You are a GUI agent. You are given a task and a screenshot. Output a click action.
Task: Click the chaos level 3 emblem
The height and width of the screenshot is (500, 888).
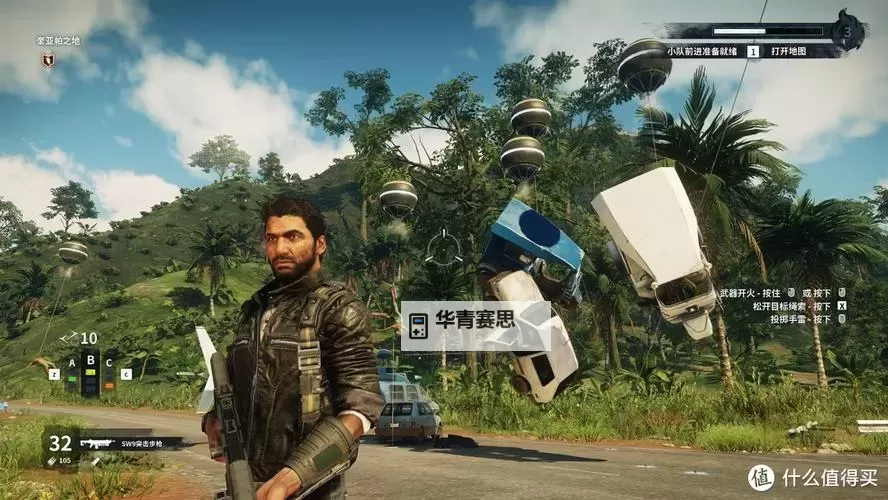tap(850, 30)
